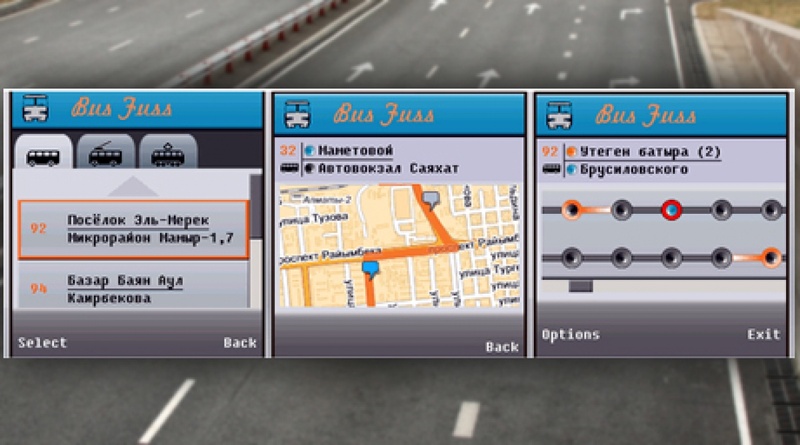Open the Options softkey menu
Viewport: 800px width, 445px height.
570,334
